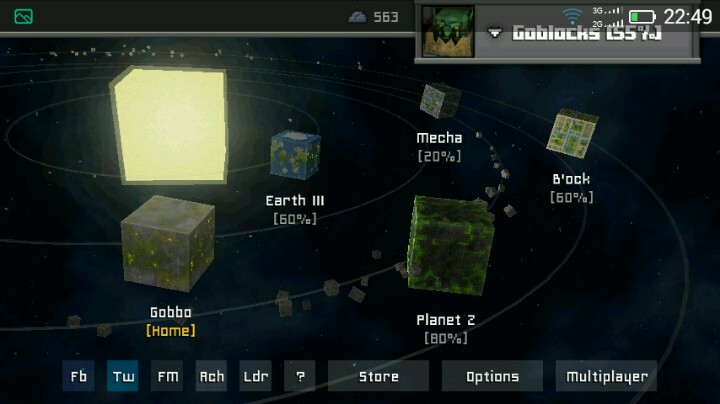Viewport: 720px width, 404px height.
Task: Show achievements via the Ach button
Action: point(211,377)
